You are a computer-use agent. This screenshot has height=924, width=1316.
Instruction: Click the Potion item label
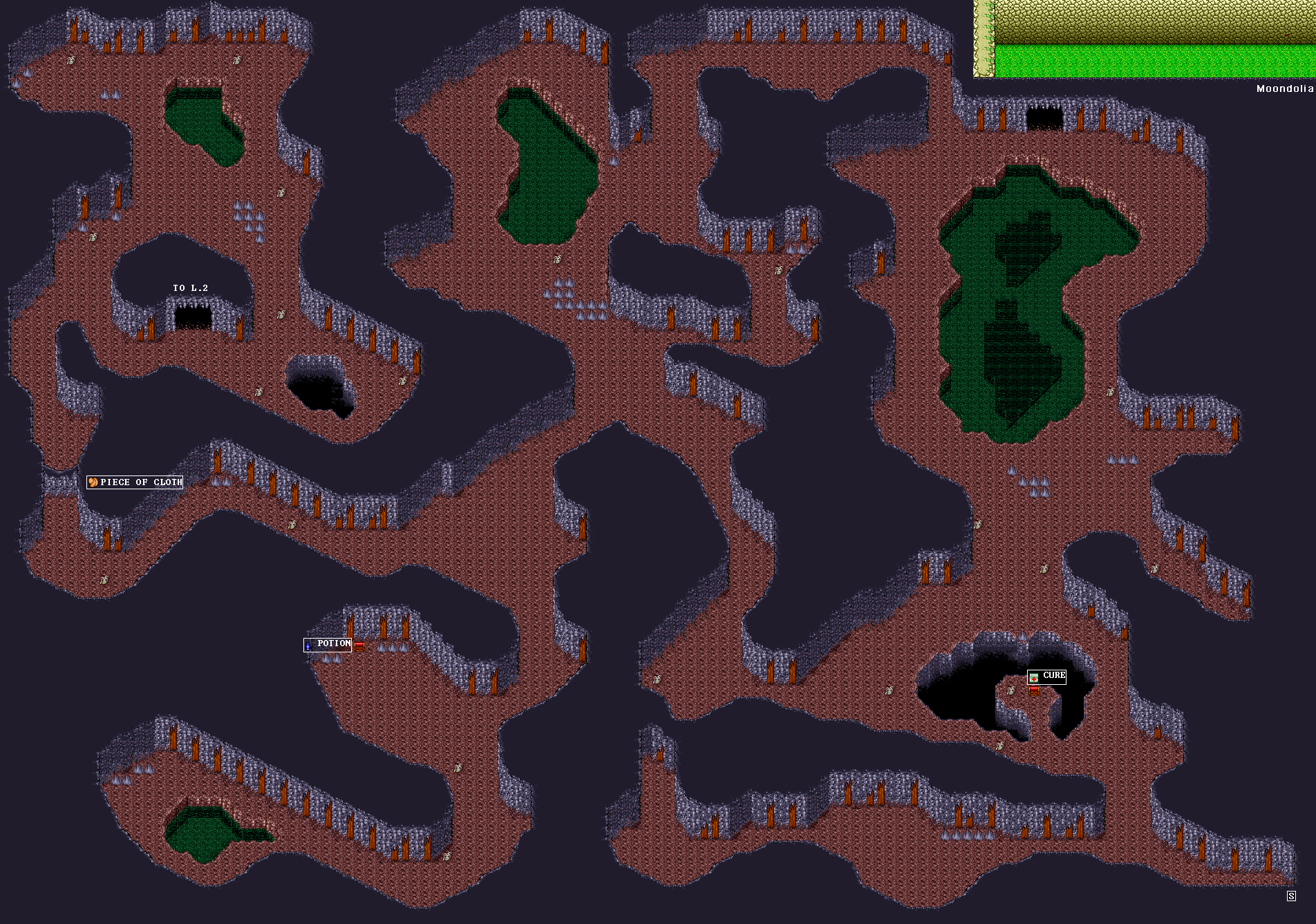(328, 644)
